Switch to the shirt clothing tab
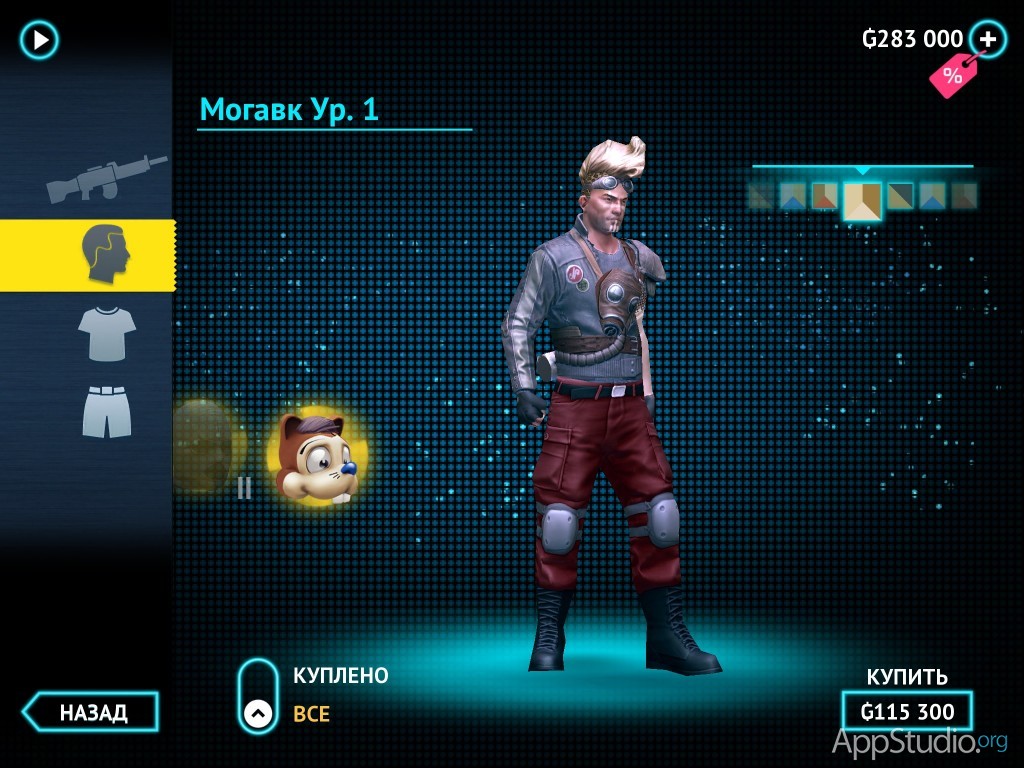 [x=106, y=333]
